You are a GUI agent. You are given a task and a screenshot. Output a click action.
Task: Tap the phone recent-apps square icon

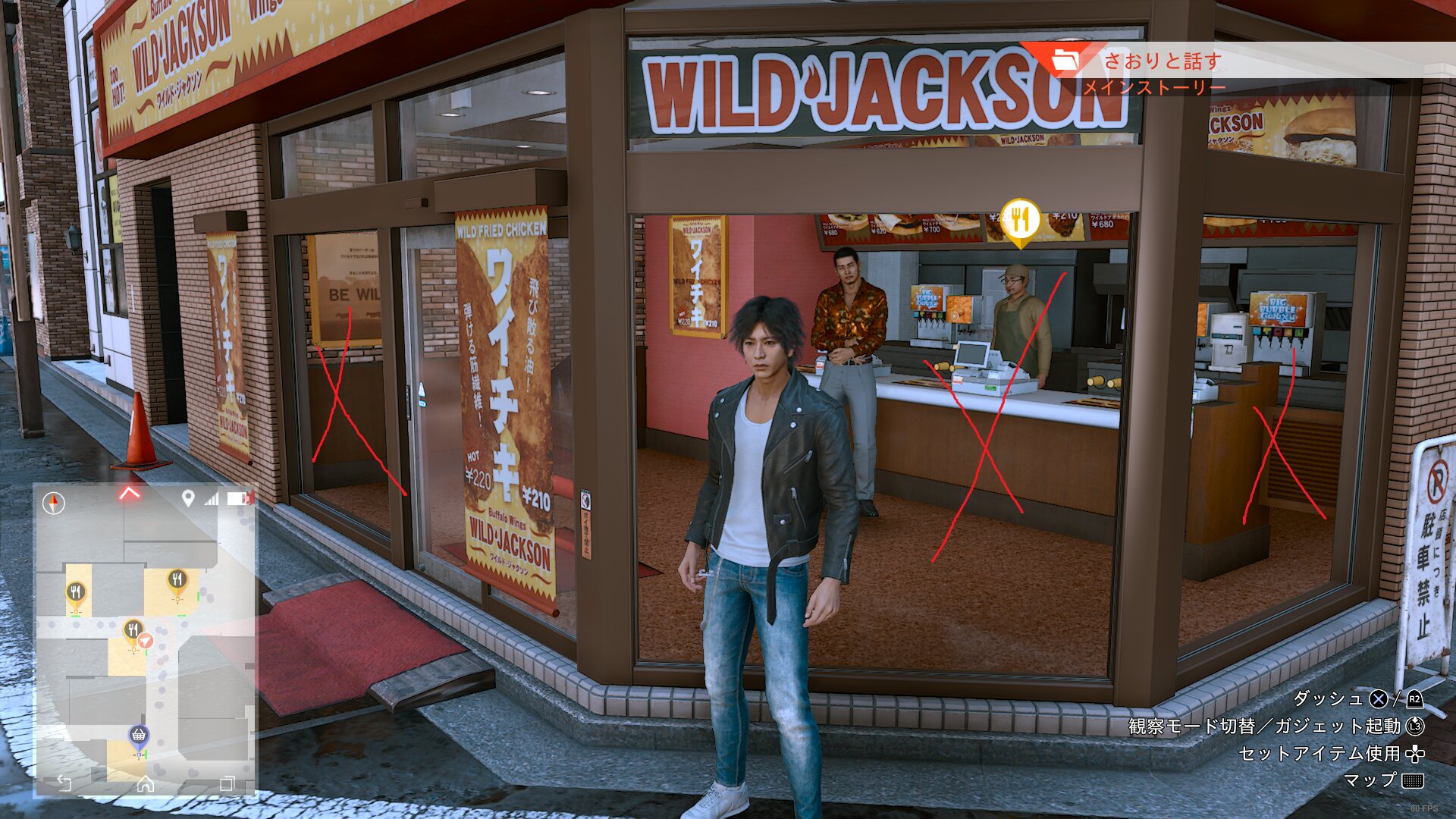[x=227, y=783]
